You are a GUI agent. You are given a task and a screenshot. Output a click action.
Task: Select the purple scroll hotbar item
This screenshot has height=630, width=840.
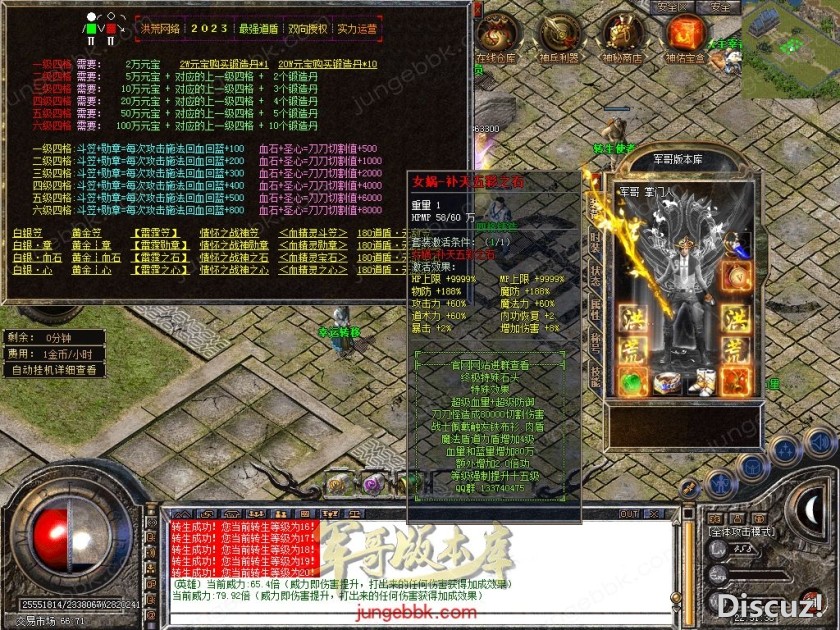click(373, 482)
